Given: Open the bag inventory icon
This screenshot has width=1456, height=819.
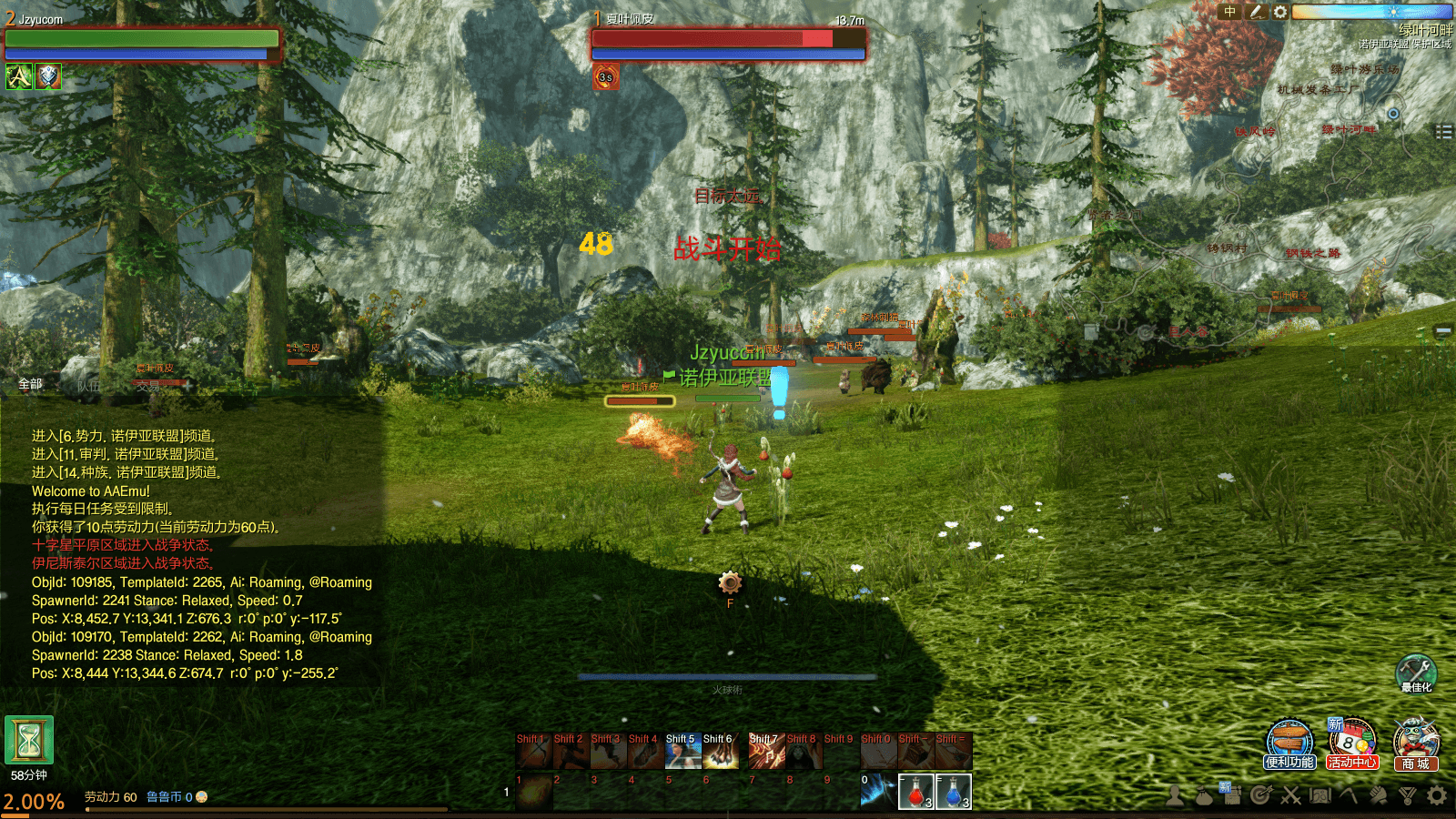Looking at the screenshot, I should click(x=1204, y=795).
